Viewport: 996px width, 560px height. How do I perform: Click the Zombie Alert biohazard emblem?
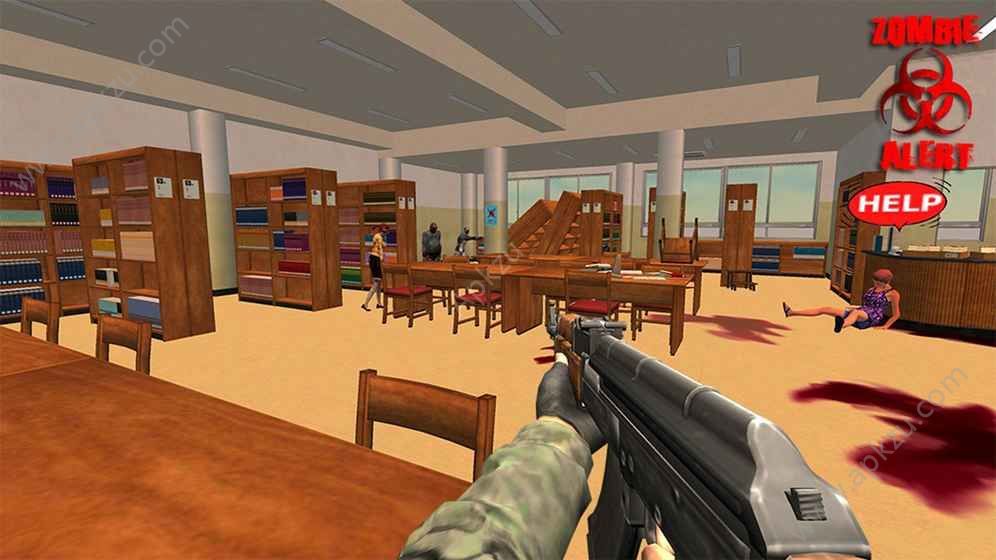point(924,94)
